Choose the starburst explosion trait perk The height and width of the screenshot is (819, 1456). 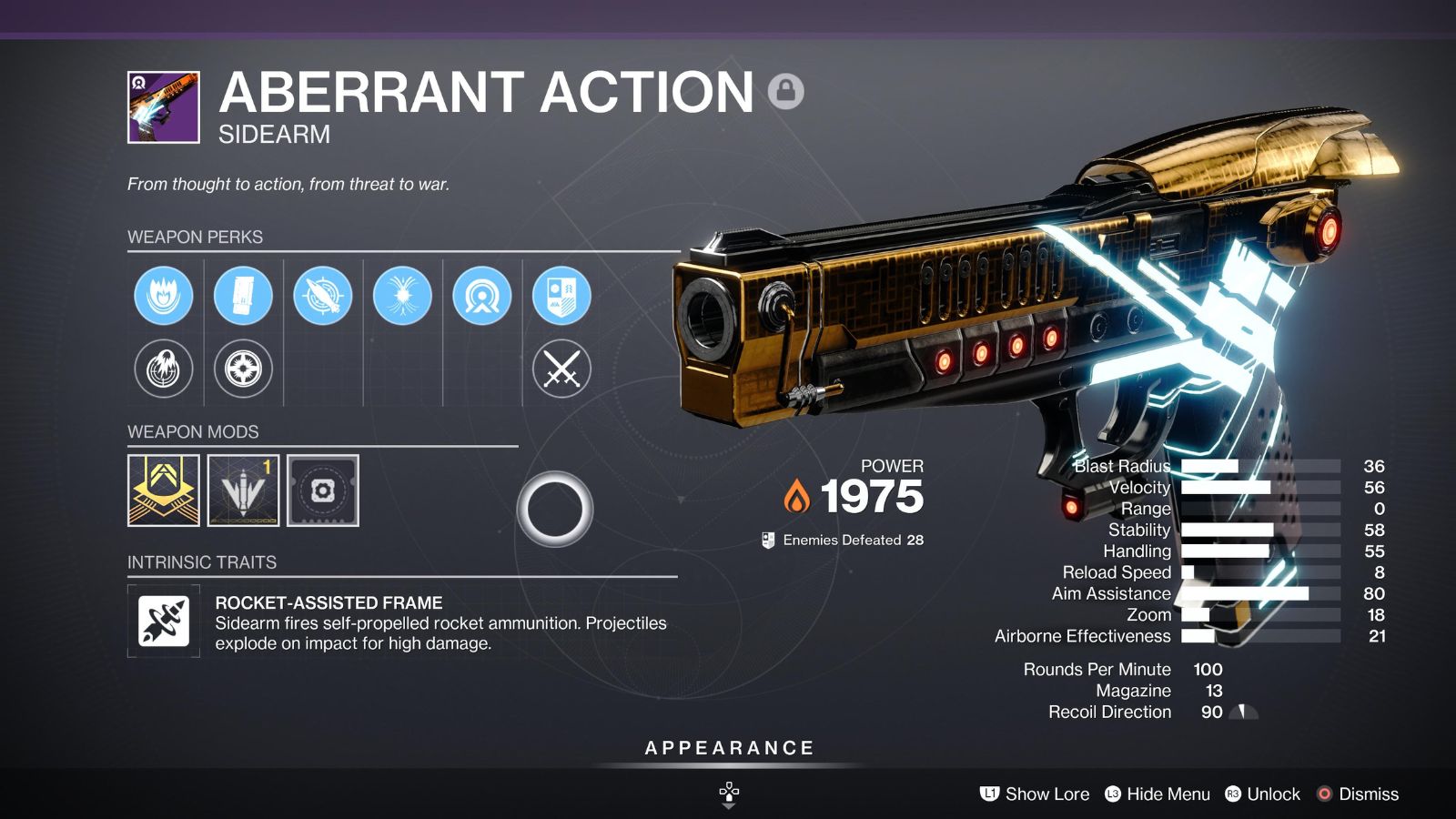coord(402,296)
